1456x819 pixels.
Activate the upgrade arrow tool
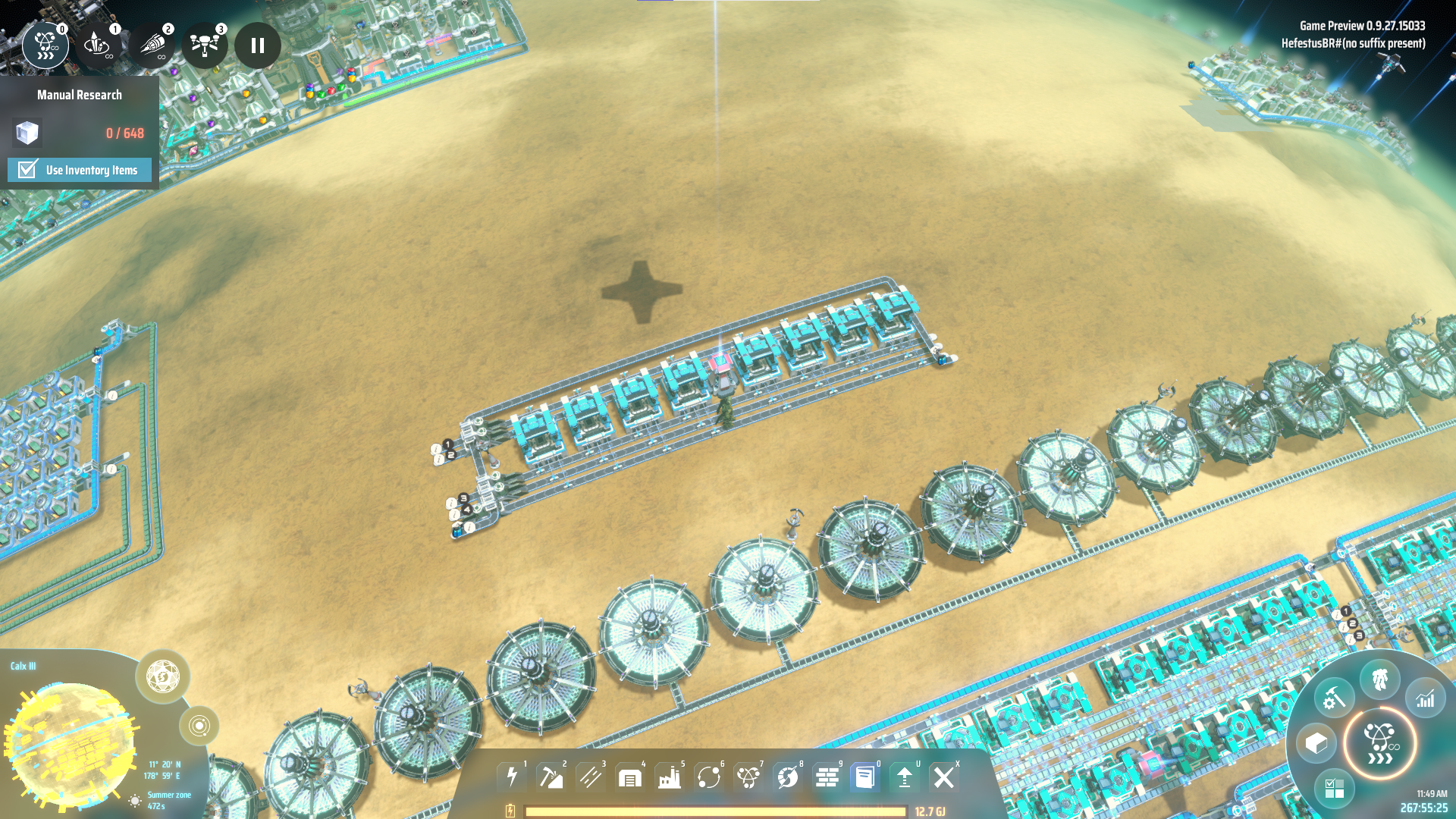905,777
